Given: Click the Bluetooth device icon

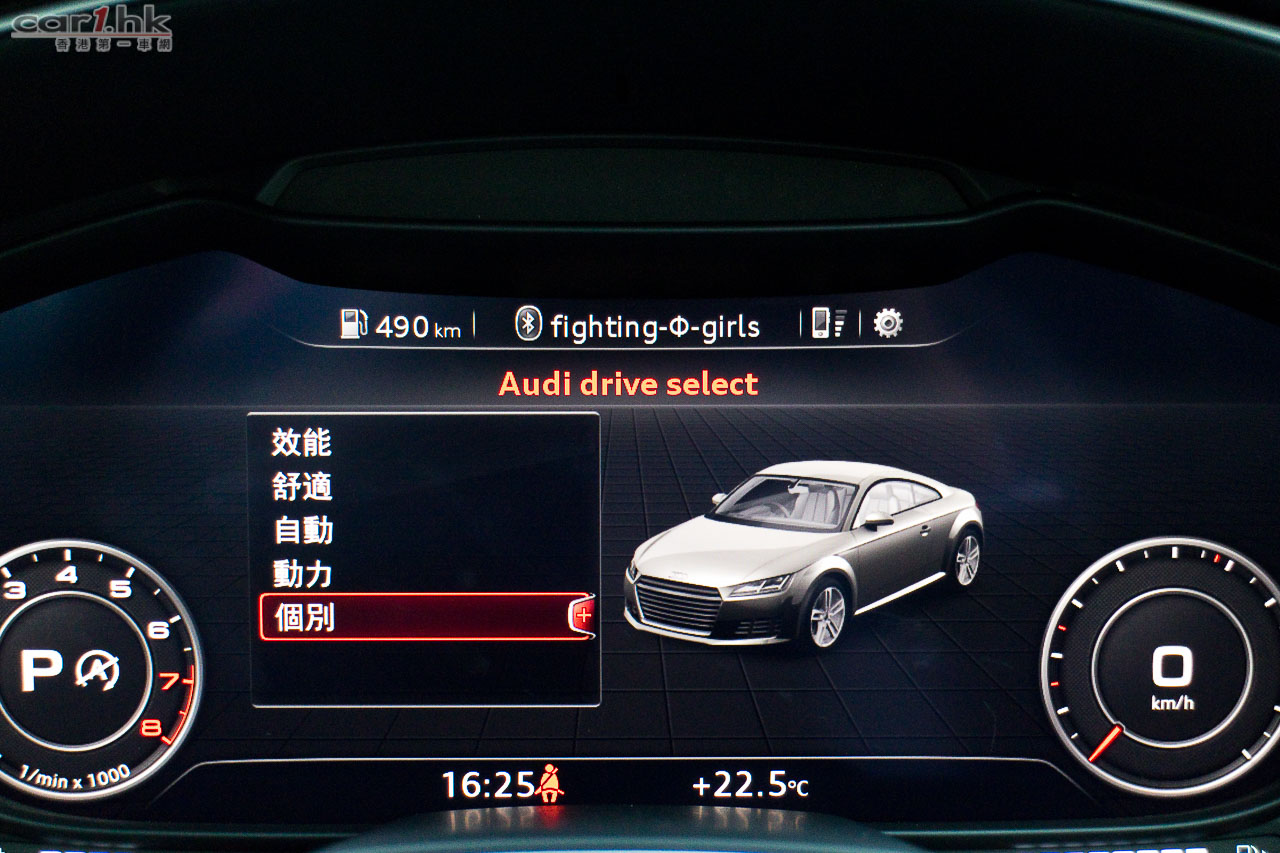Looking at the screenshot, I should point(527,324).
